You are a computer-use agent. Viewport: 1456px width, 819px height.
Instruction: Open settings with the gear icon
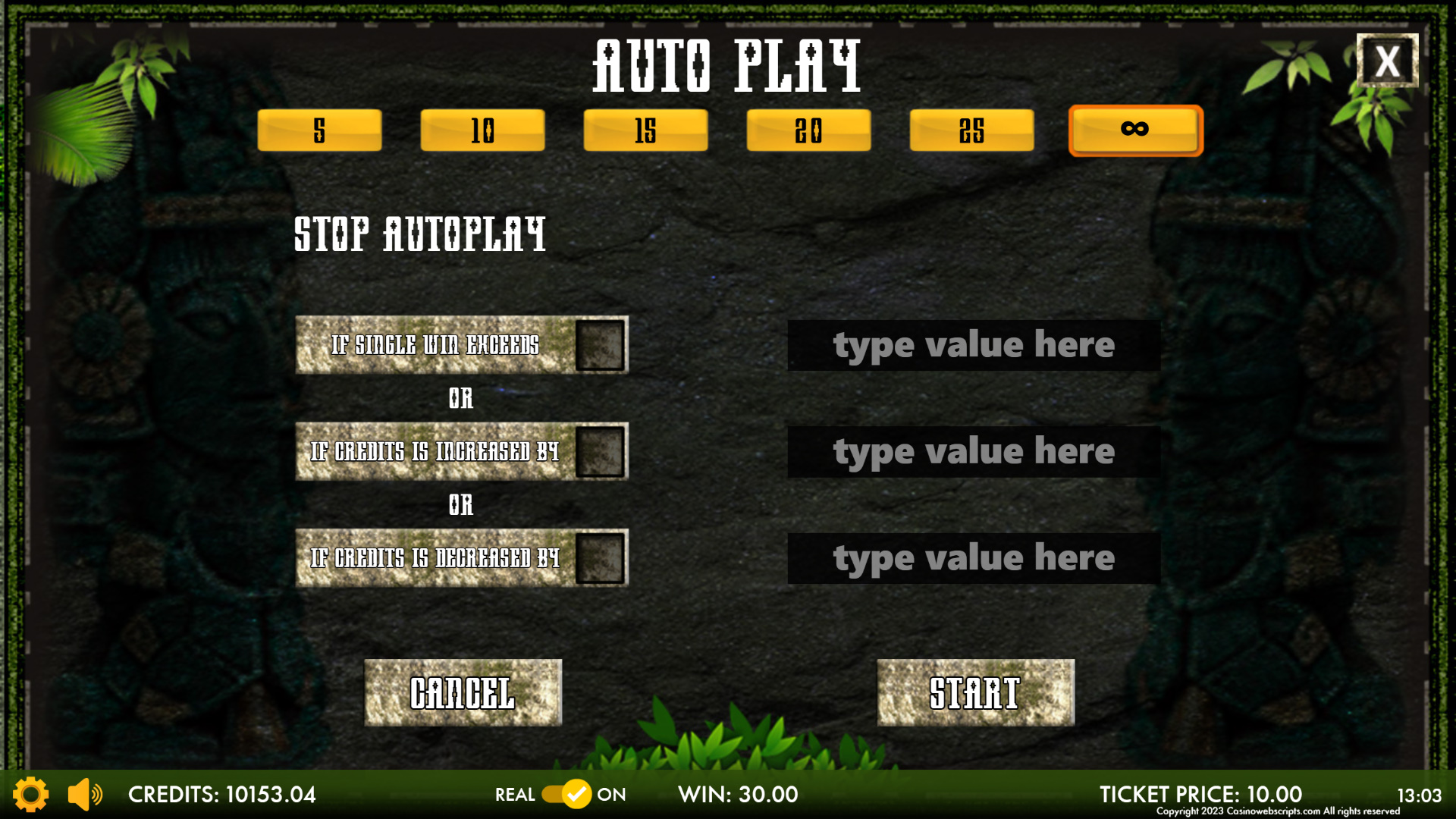click(31, 794)
